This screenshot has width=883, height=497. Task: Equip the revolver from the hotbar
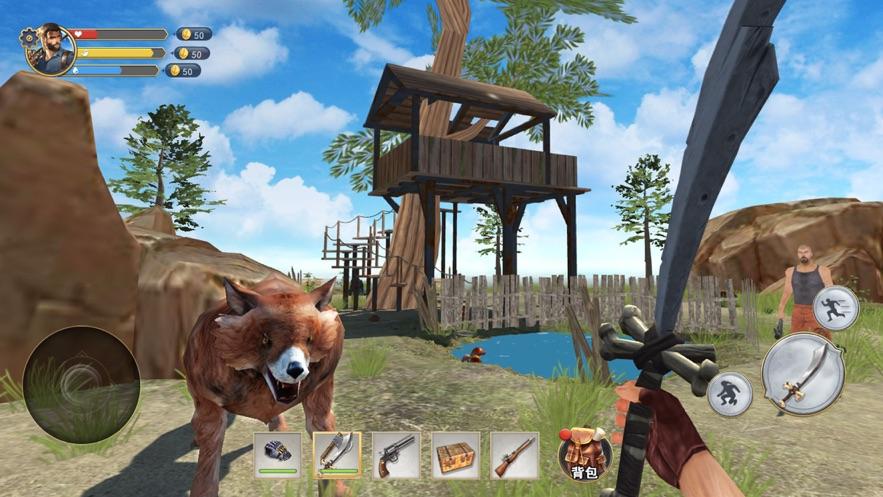click(x=396, y=455)
